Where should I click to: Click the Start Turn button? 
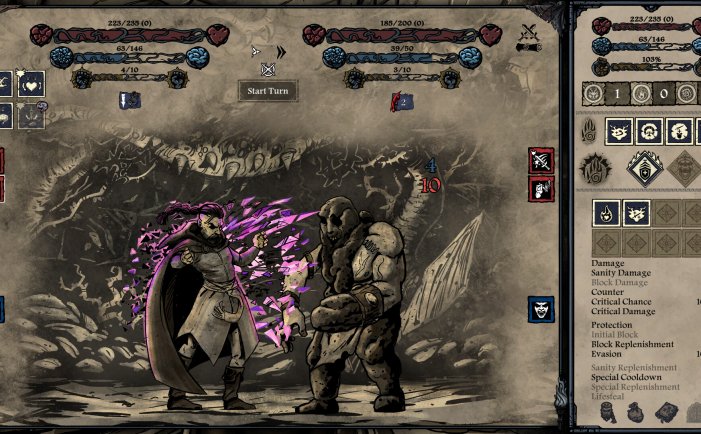point(267,90)
